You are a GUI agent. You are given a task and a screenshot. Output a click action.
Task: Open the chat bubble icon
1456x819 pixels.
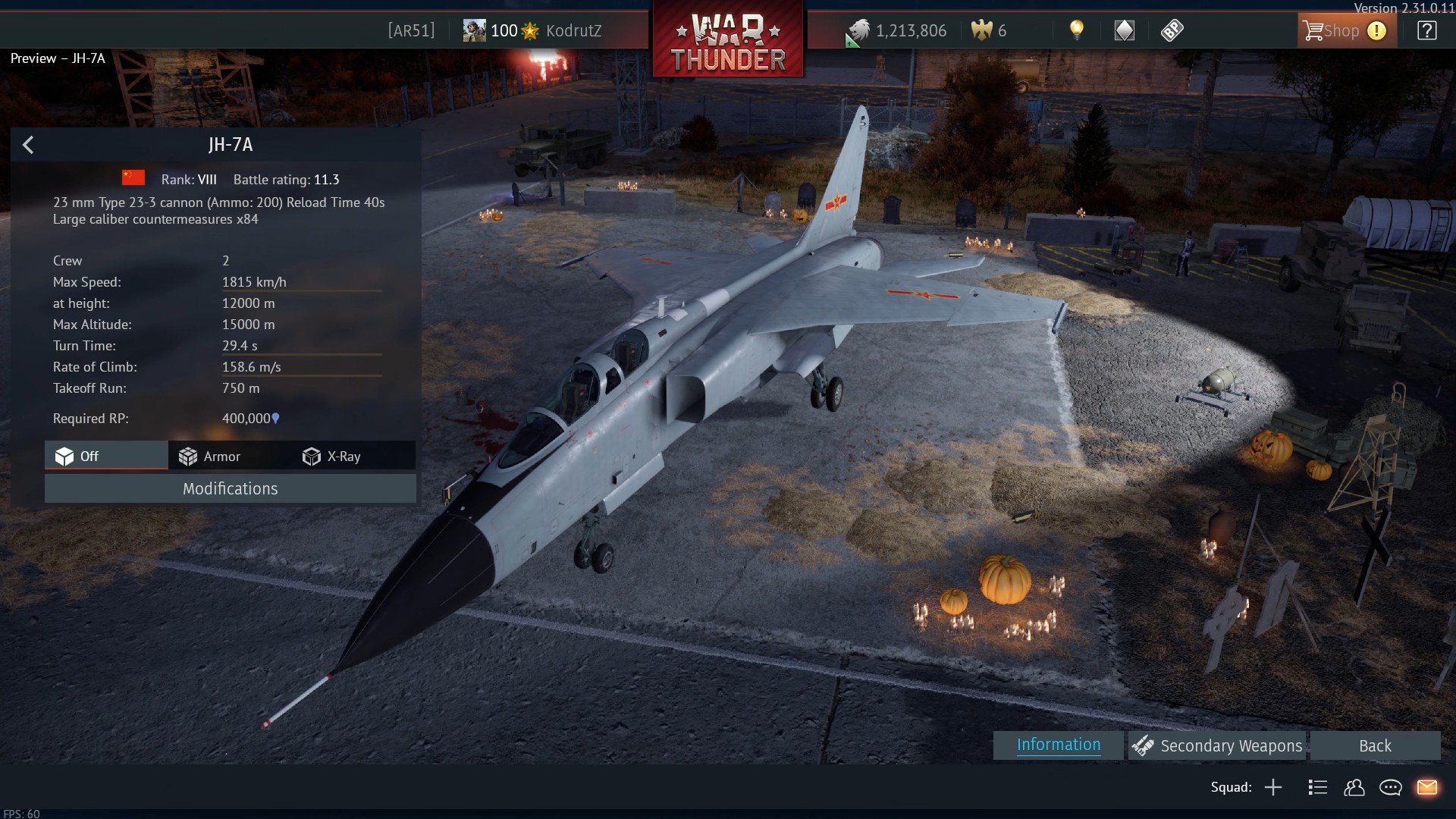tap(1390, 788)
